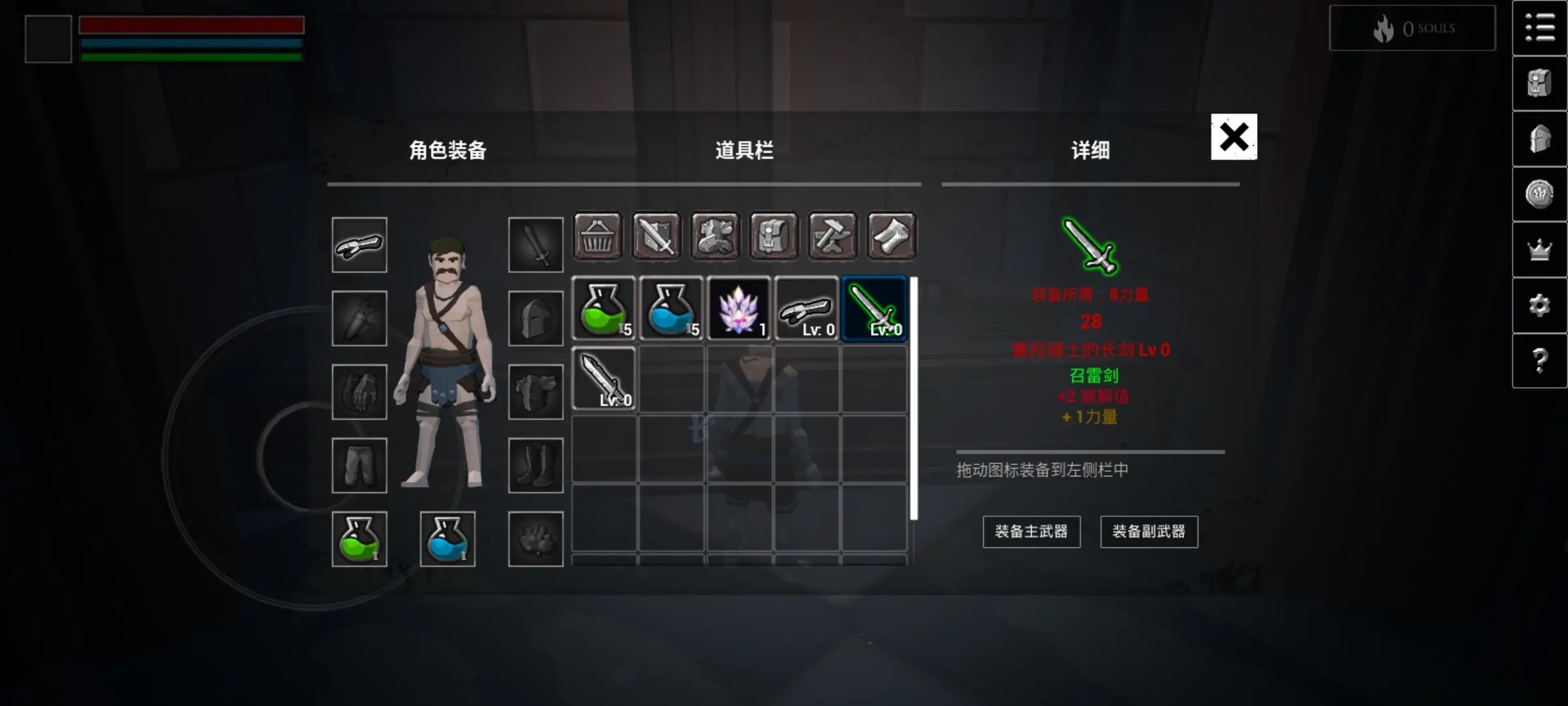This screenshot has height=706, width=1568.
Task: Select the Lv 0 sword in second inventory row
Action: click(603, 379)
